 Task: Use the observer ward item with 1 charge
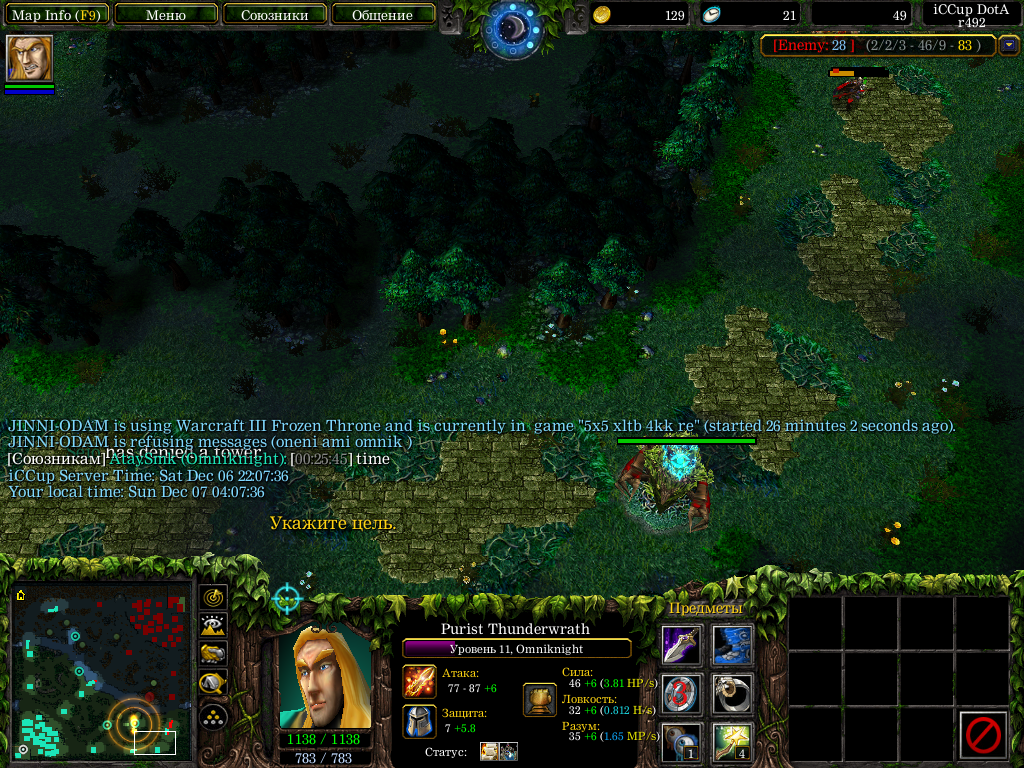coord(682,743)
